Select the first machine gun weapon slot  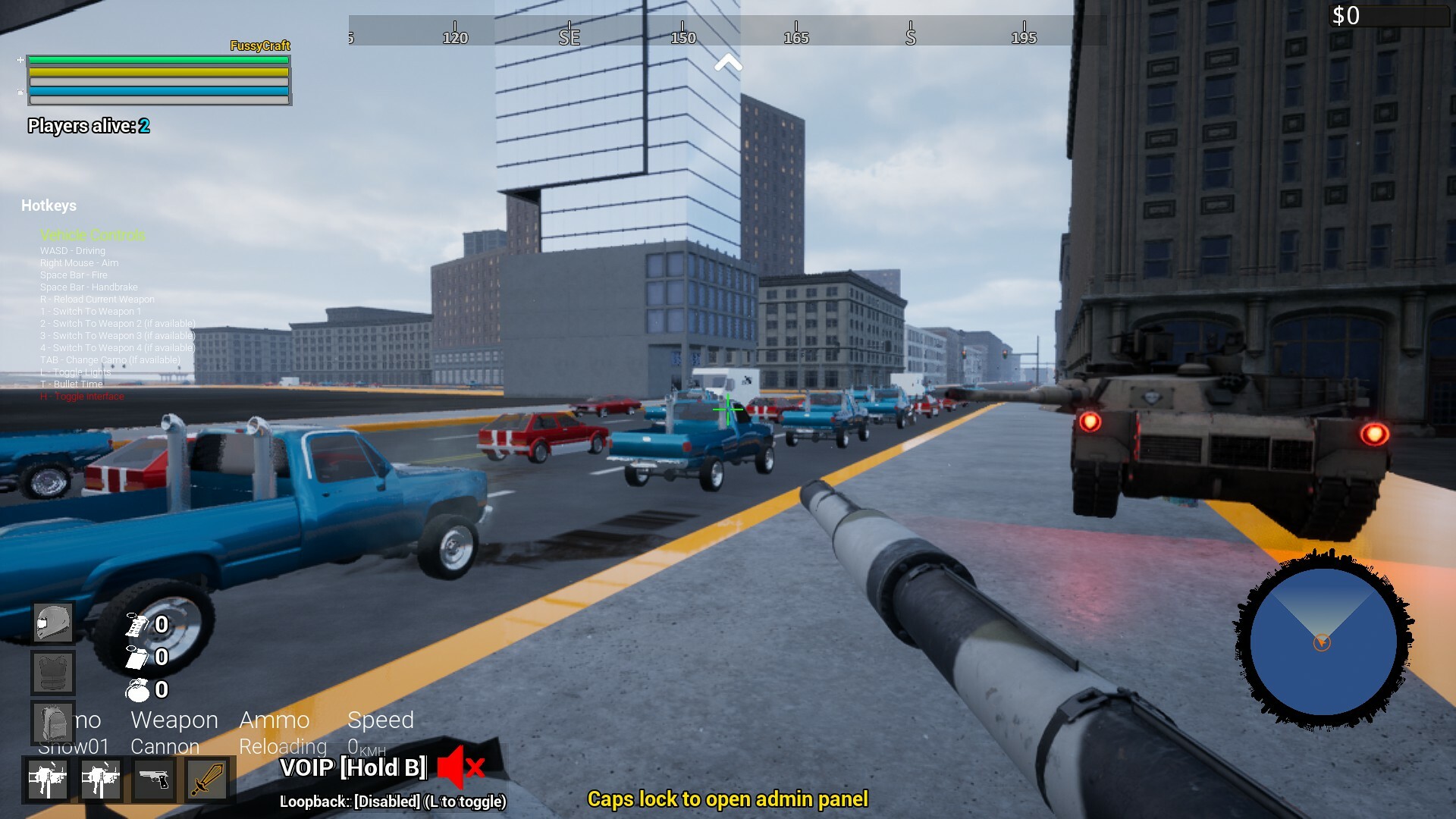click(48, 780)
